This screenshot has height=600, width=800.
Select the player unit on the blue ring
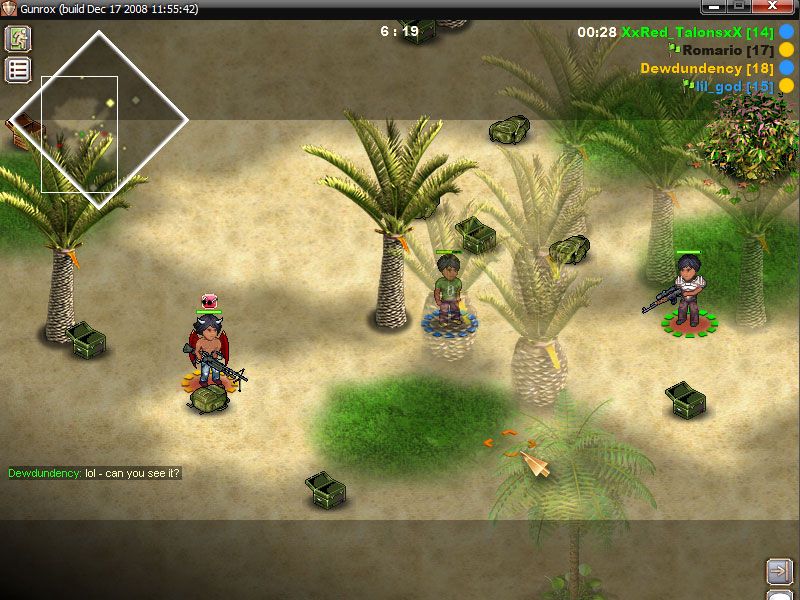pyautogui.click(x=449, y=291)
